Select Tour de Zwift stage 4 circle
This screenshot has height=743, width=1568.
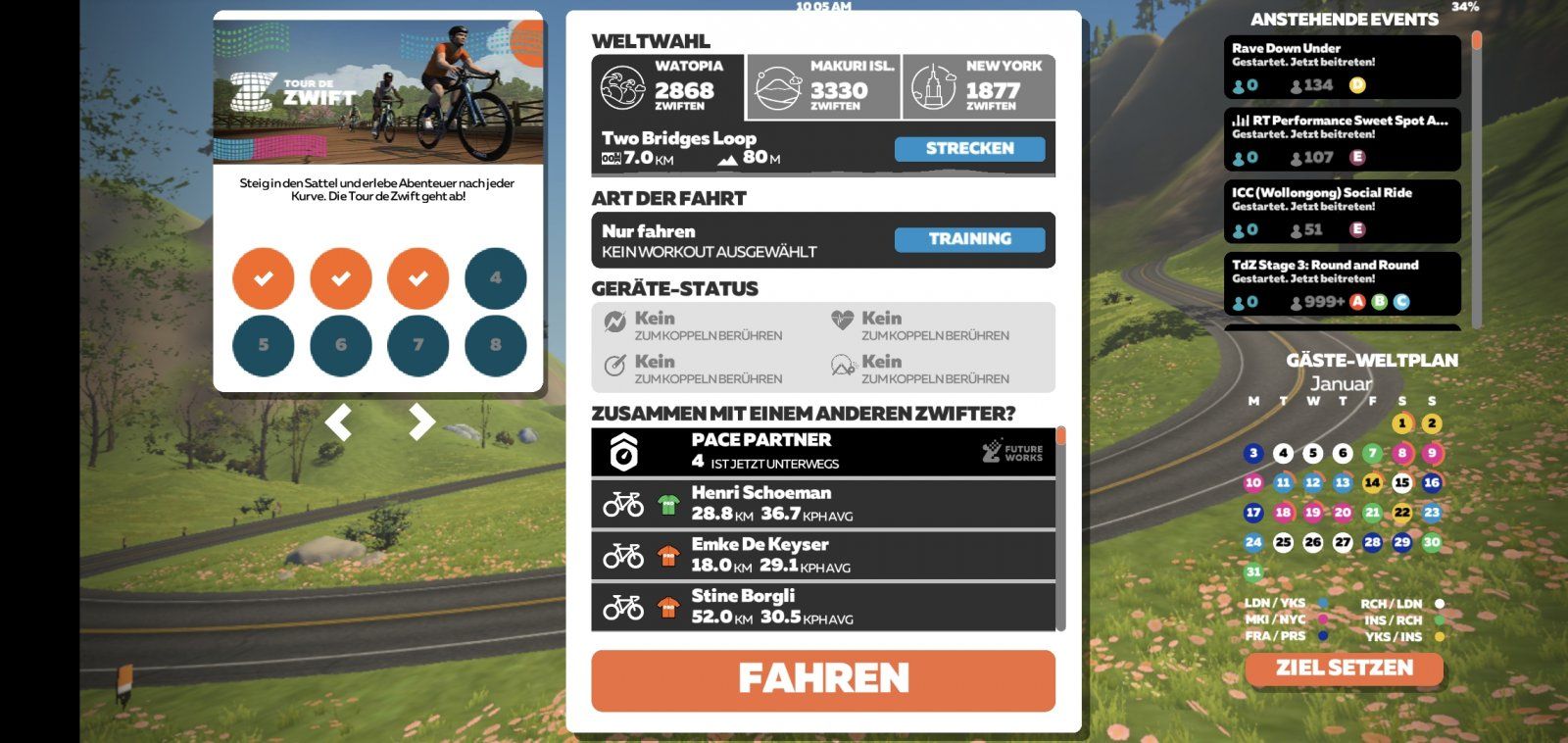(x=495, y=278)
